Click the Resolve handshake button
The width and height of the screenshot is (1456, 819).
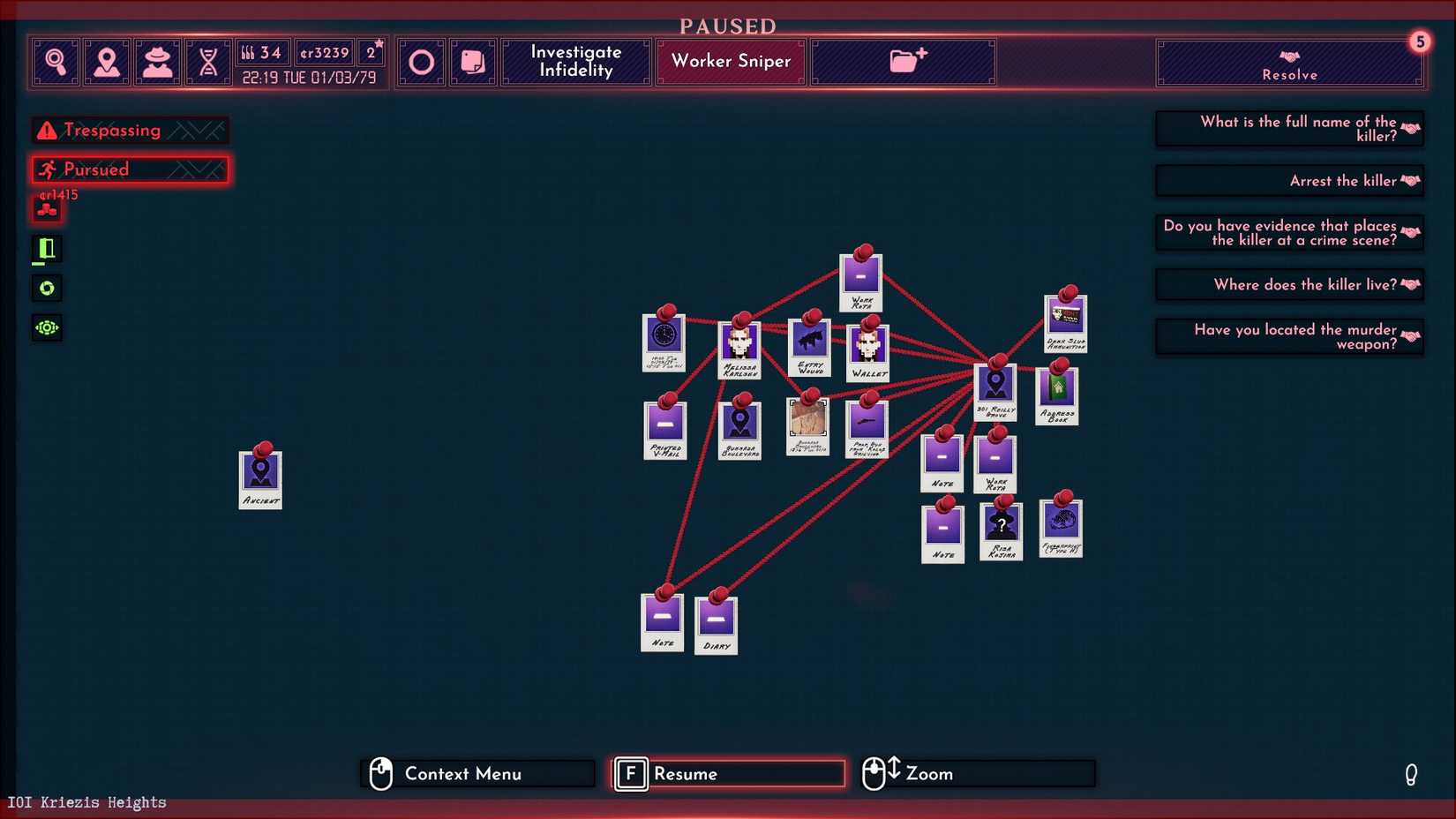pyautogui.click(x=1288, y=62)
